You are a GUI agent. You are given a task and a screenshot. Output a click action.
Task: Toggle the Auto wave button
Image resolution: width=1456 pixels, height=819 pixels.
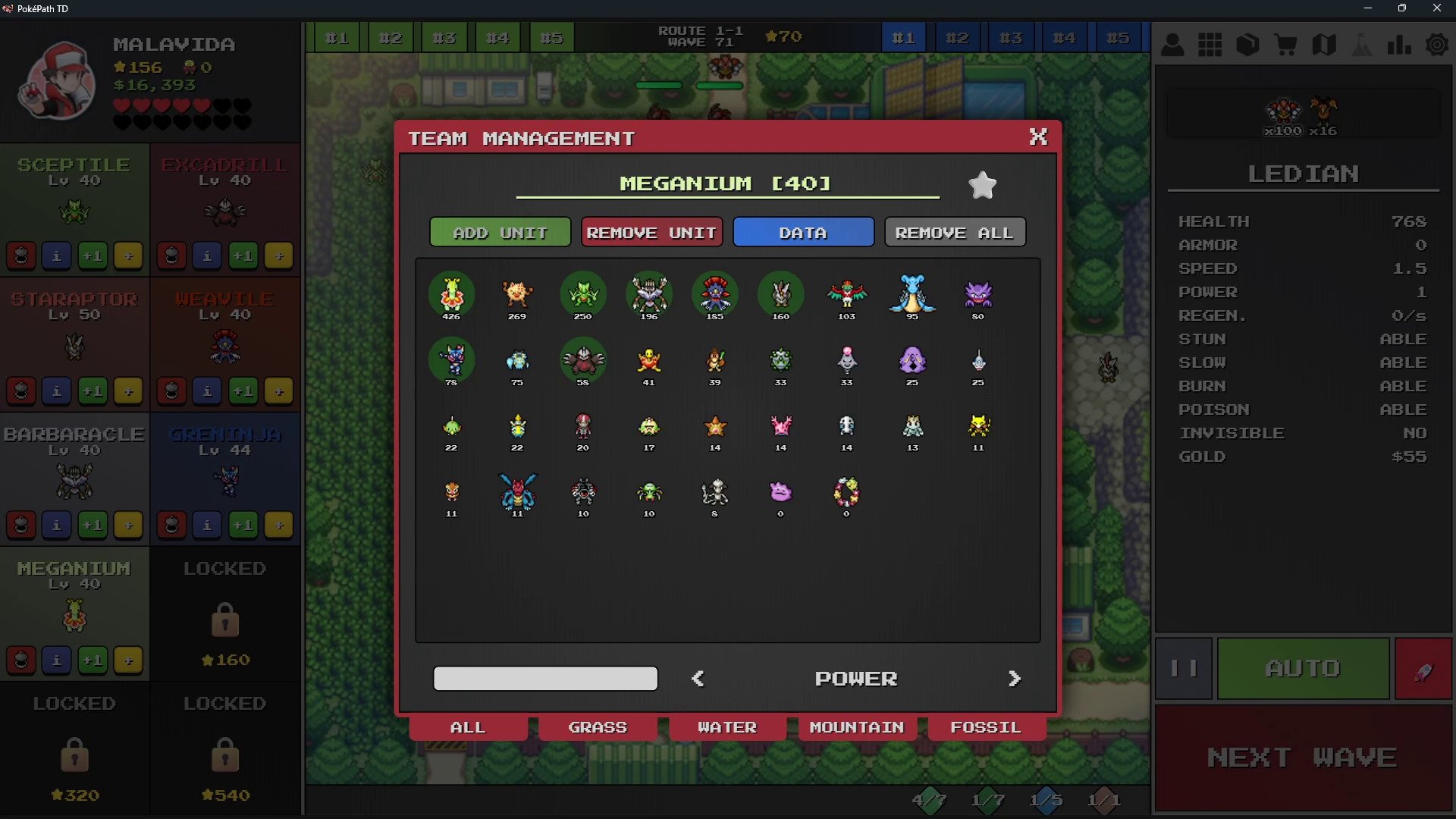pyautogui.click(x=1302, y=668)
